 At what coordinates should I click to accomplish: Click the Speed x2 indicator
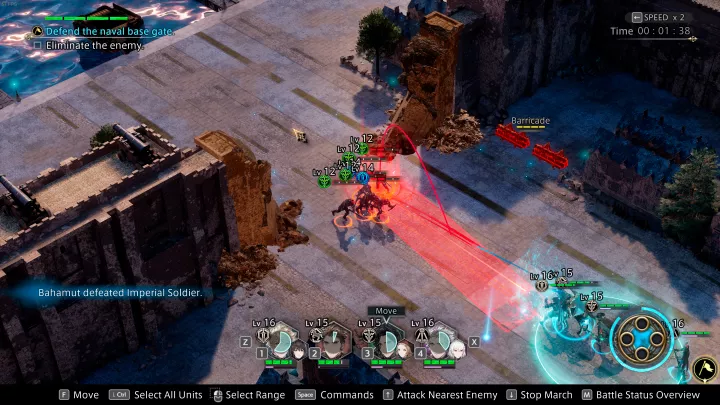pos(661,17)
